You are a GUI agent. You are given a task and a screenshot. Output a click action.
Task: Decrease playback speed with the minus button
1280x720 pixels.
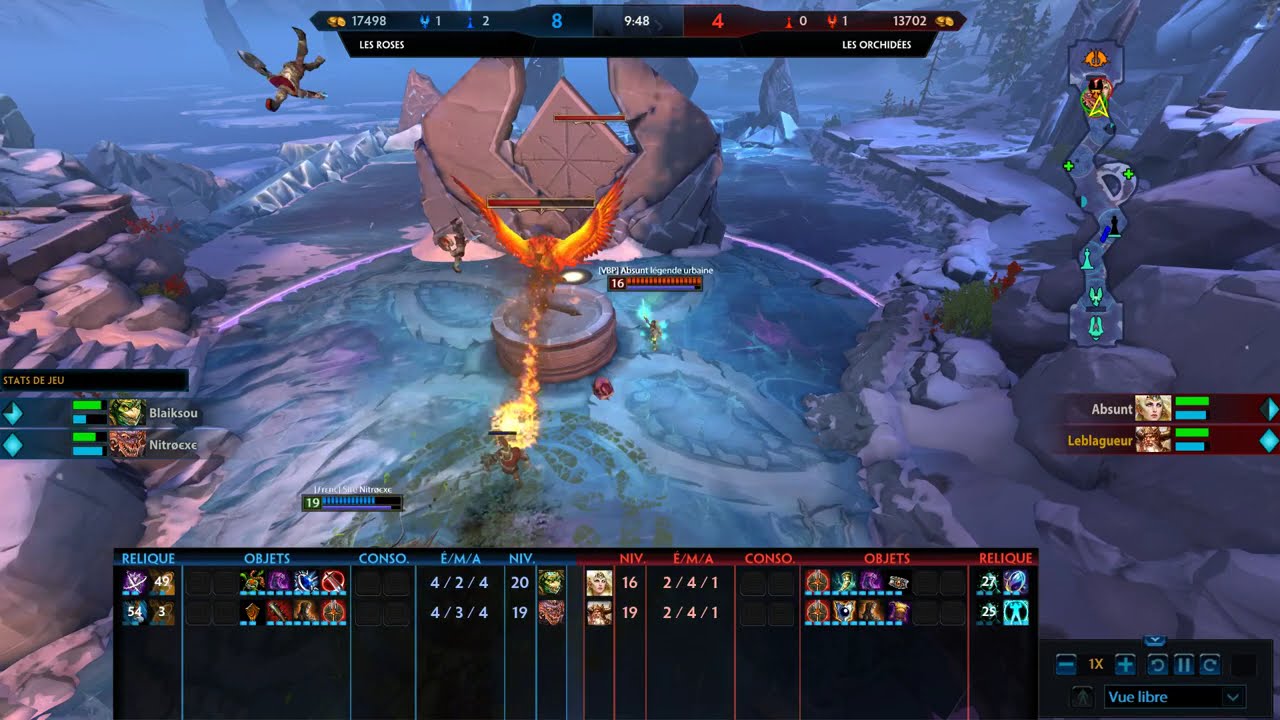[1066, 665]
